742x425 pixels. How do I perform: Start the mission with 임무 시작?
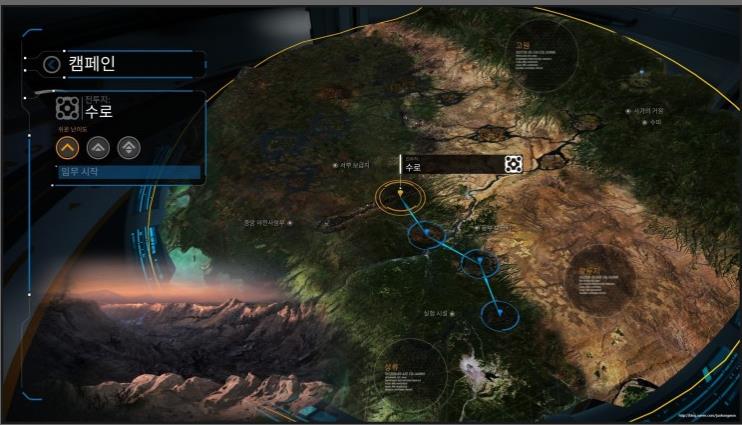tap(128, 172)
